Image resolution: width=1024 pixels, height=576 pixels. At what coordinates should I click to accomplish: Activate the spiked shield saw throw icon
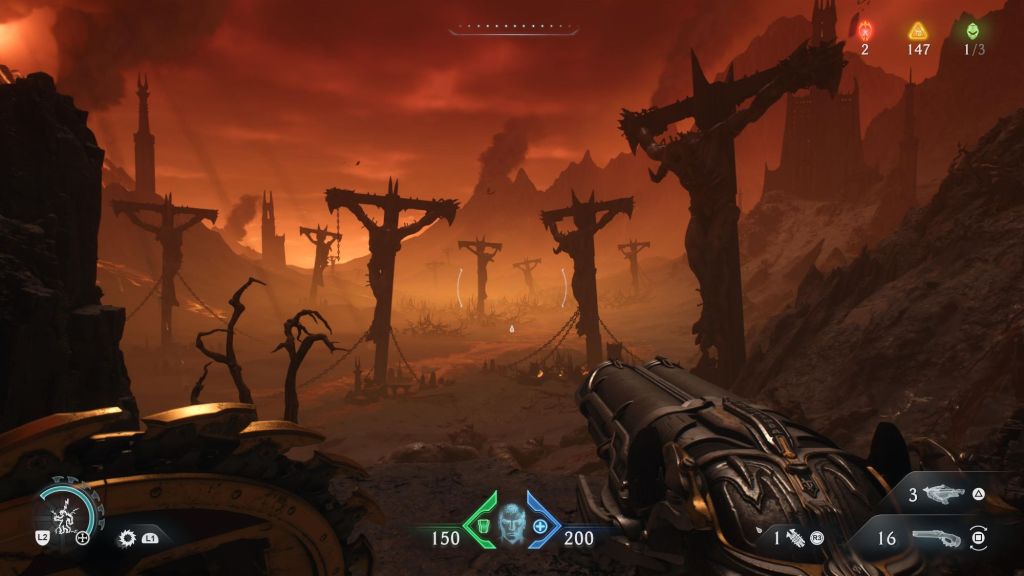tap(128, 538)
